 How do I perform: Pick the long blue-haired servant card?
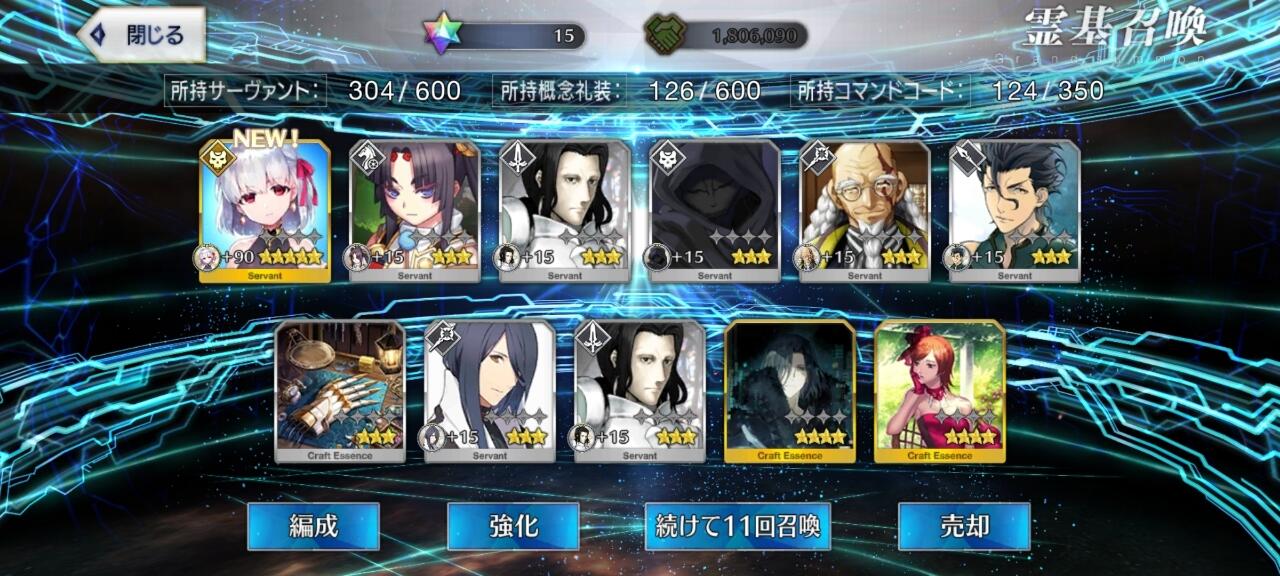pos(490,391)
